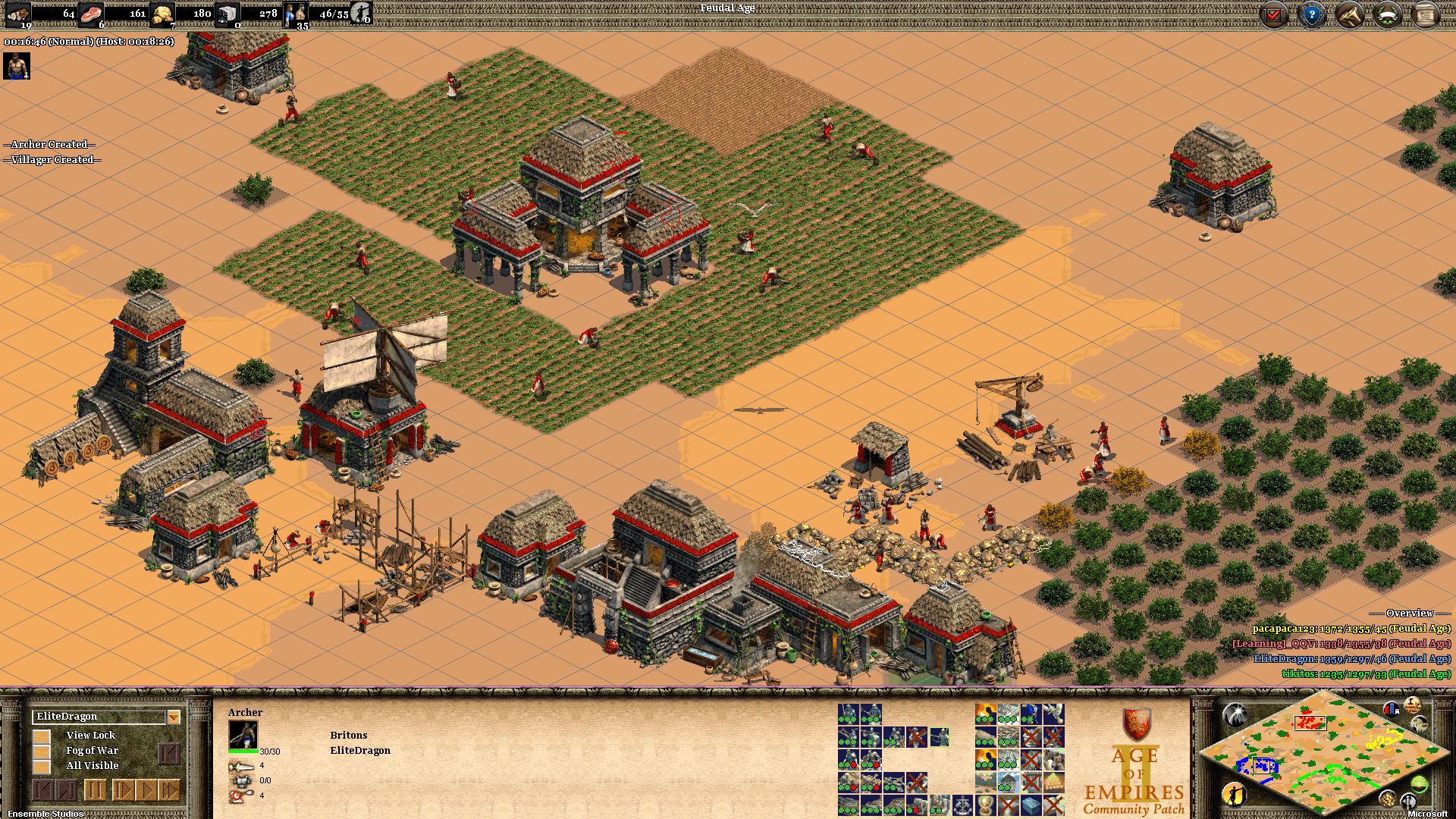This screenshot has width=1456, height=819.
Task: Open diplomacy via the laurel wreath button
Action: (1388, 15)
